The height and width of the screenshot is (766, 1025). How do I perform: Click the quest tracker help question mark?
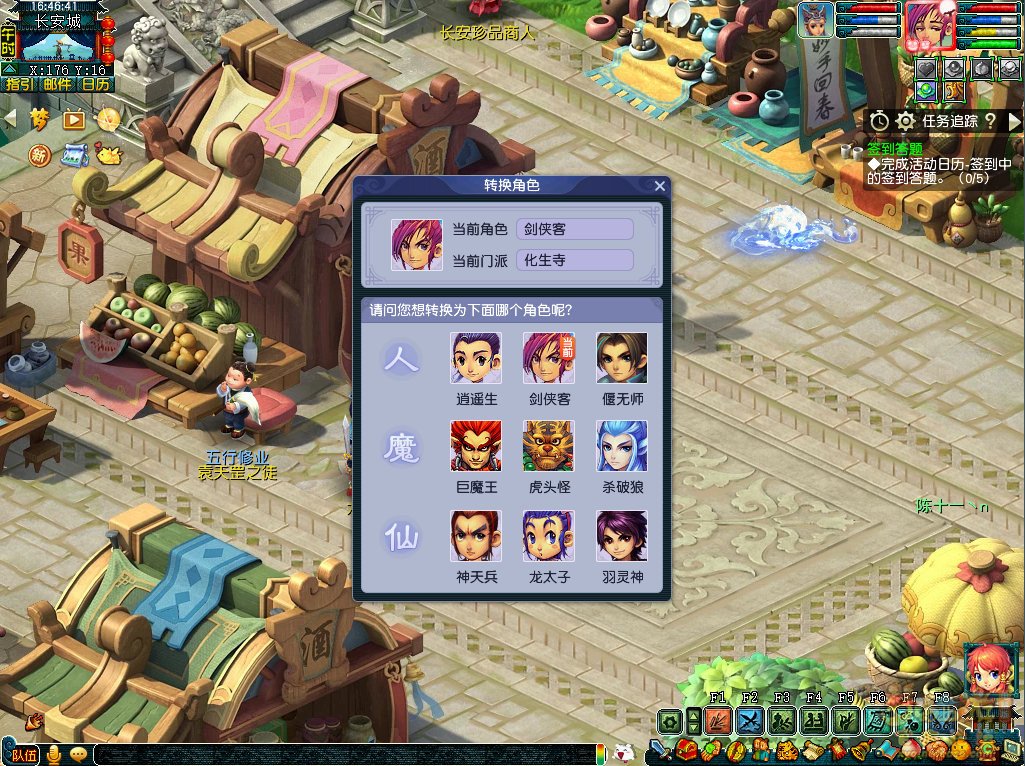click(x=990, y=120)
